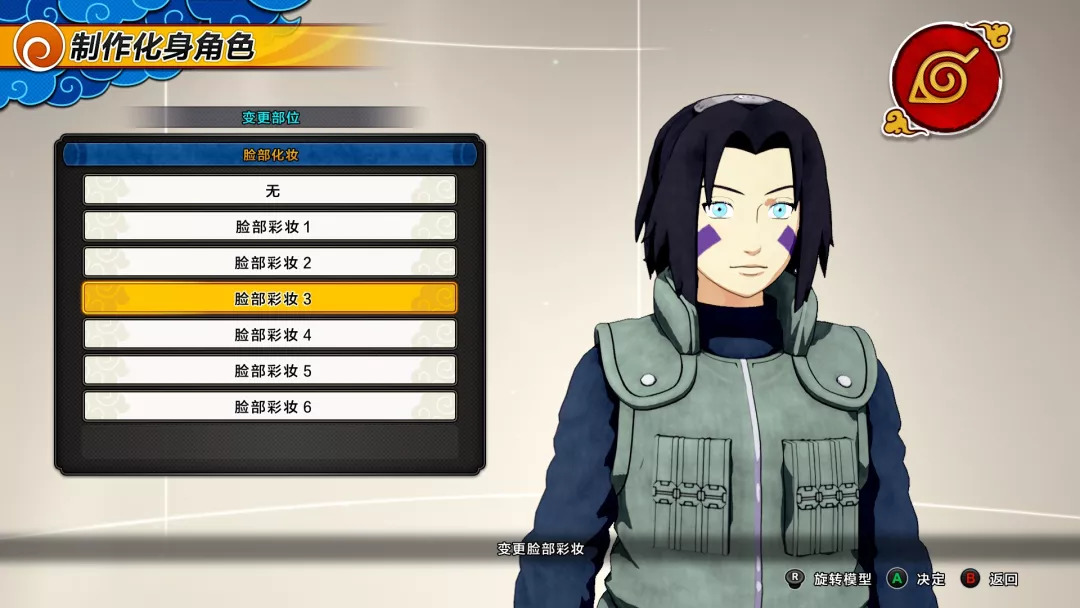Viewport: 1080px width, 608px height.
Task: Select the 无 (none) face makeup option
Action: pyautogui.click(x=270, y=190)
